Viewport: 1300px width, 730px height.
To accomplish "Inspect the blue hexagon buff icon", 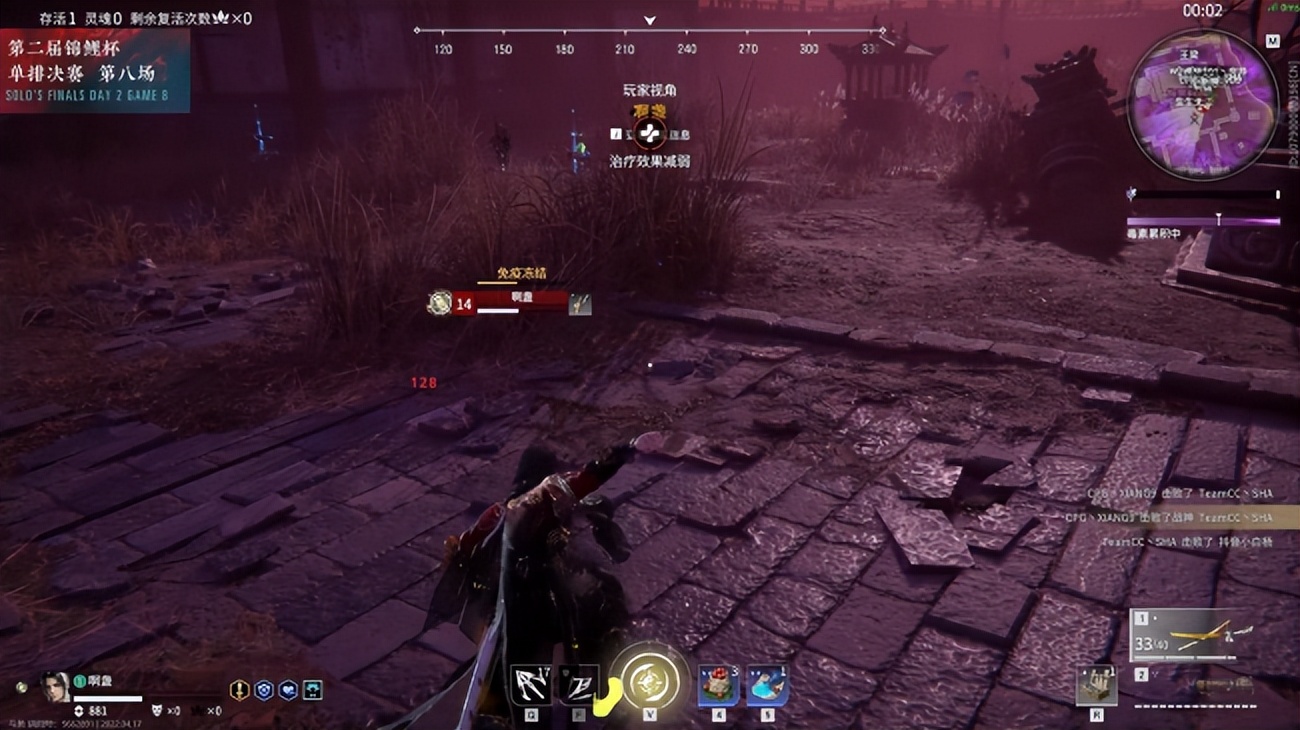I will point(264,689).
